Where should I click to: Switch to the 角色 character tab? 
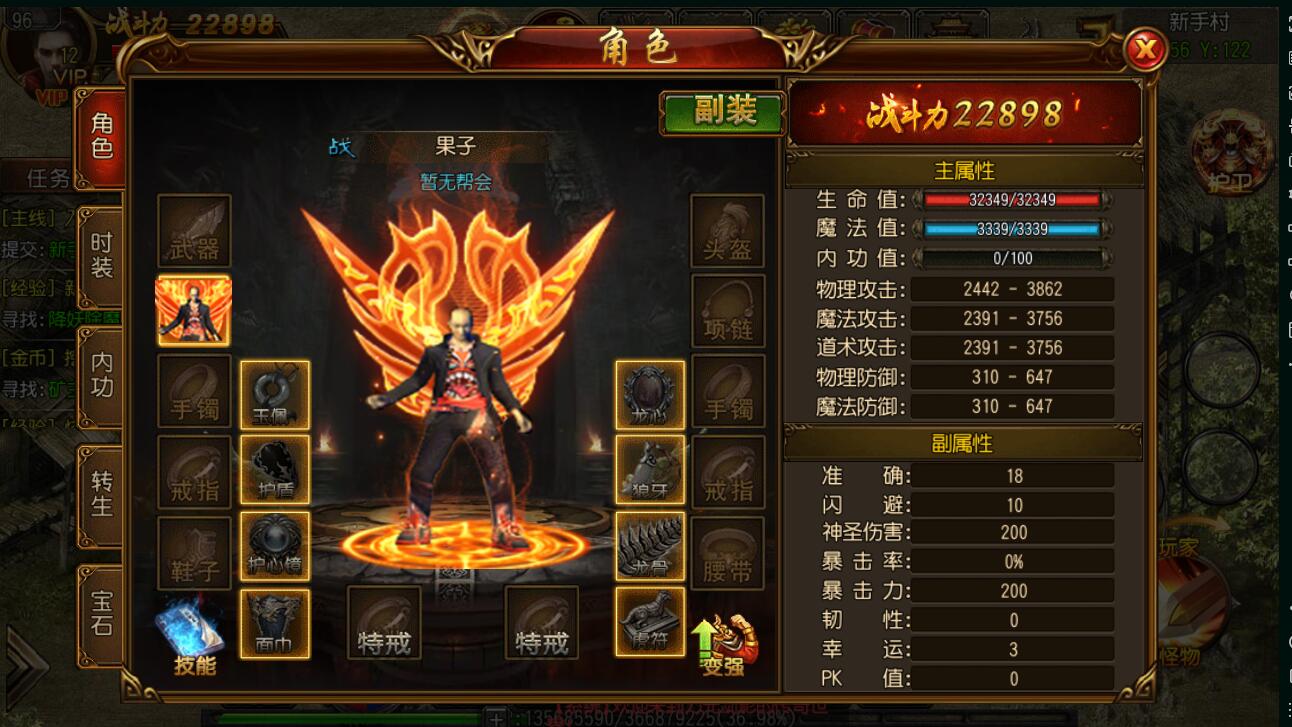(102, 137)
